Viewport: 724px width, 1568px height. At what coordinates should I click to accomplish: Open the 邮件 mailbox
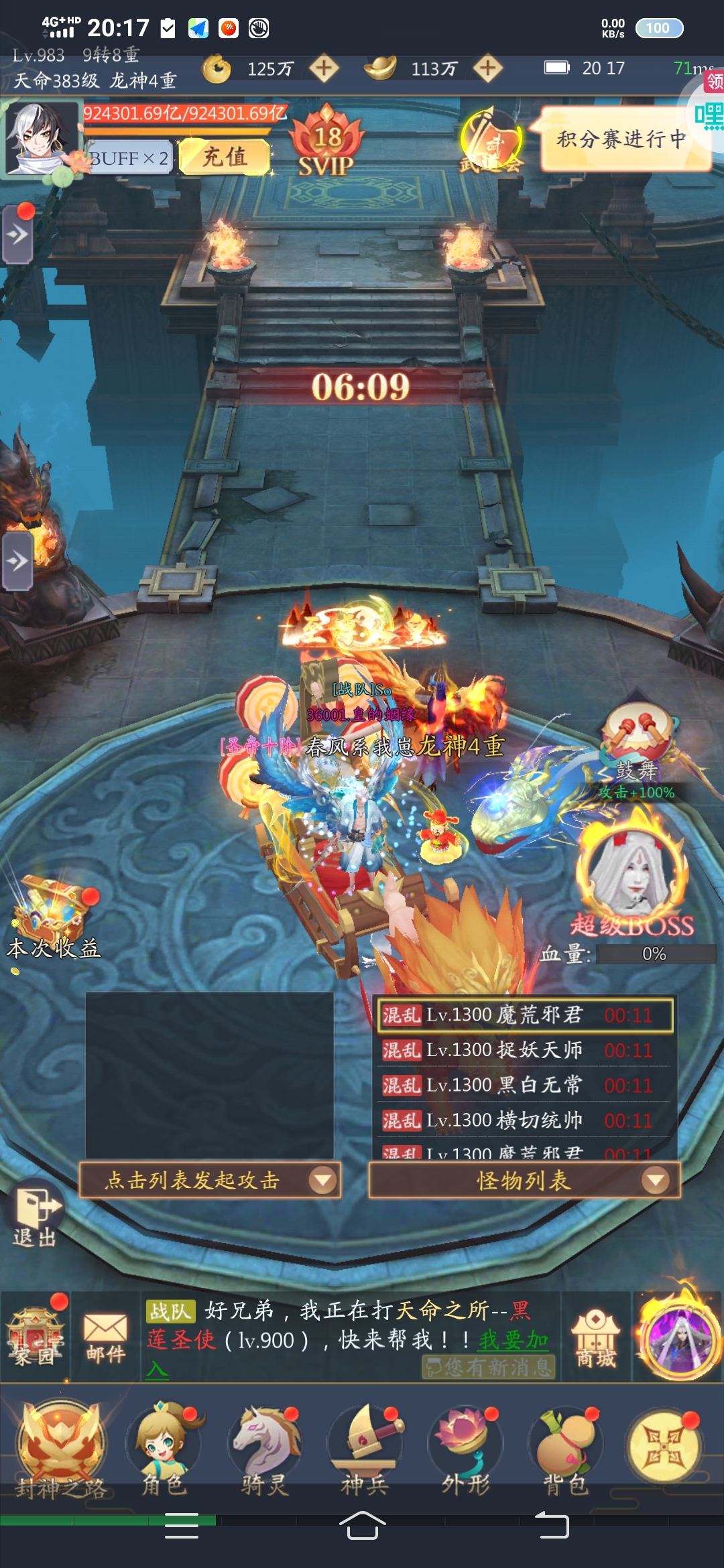point(105,1337)
